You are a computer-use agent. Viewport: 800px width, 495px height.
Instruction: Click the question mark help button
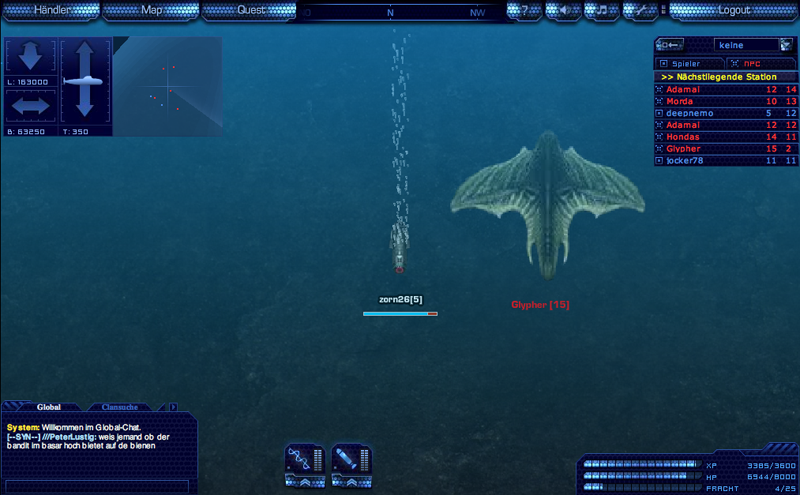tap(524, 11)
